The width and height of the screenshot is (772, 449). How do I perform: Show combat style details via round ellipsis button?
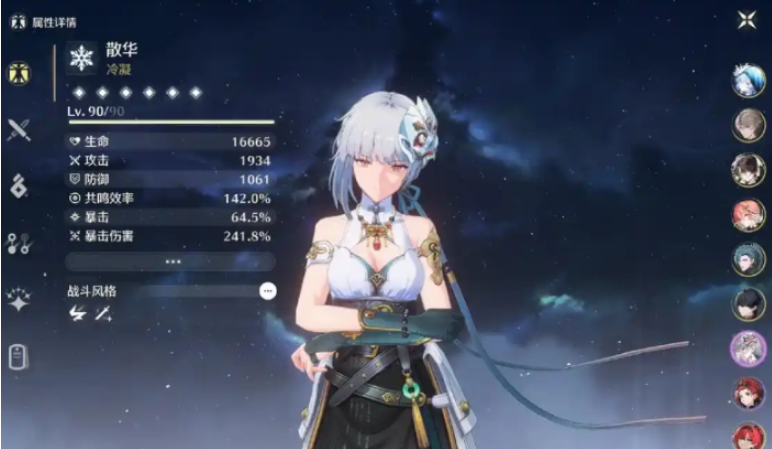pos(267,291)
